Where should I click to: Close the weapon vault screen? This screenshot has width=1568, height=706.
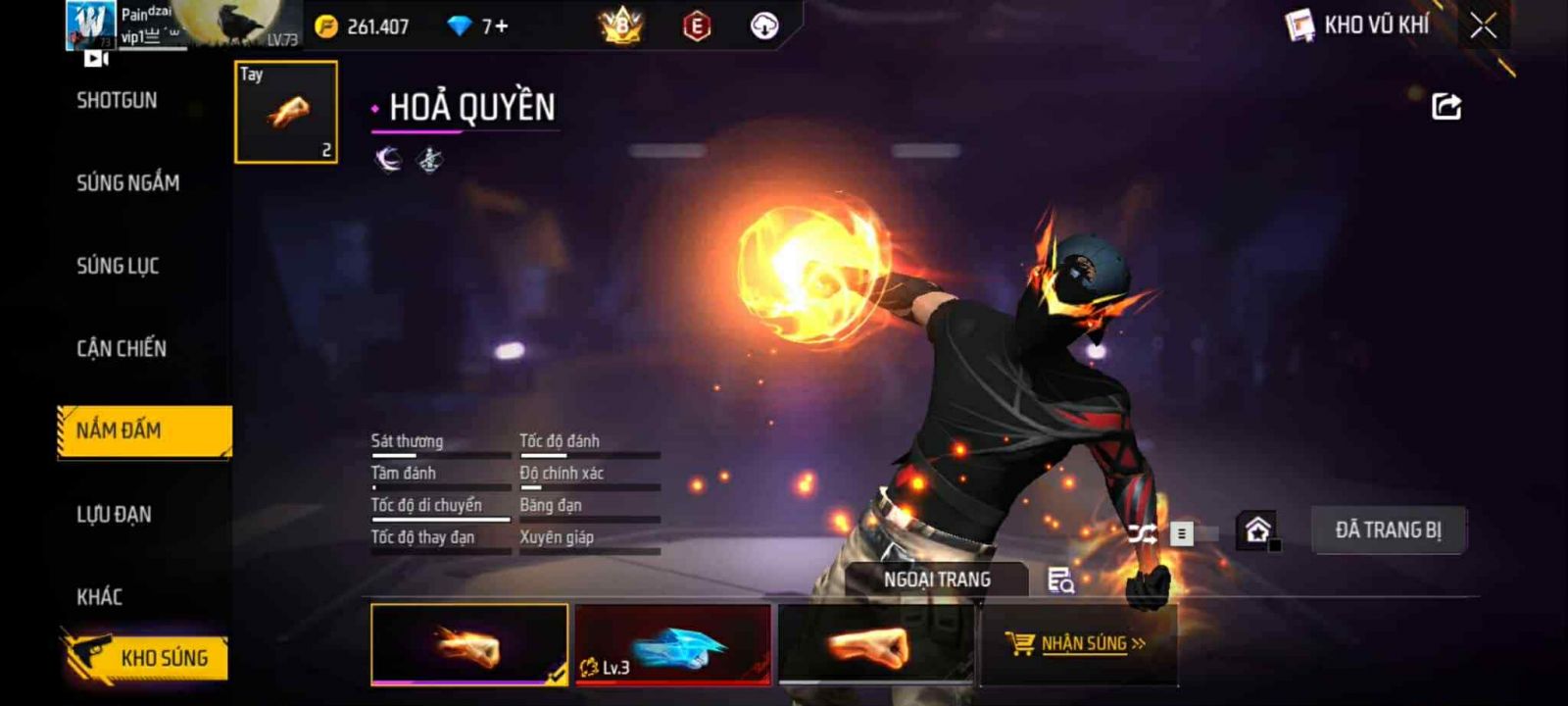point(1483,25)
